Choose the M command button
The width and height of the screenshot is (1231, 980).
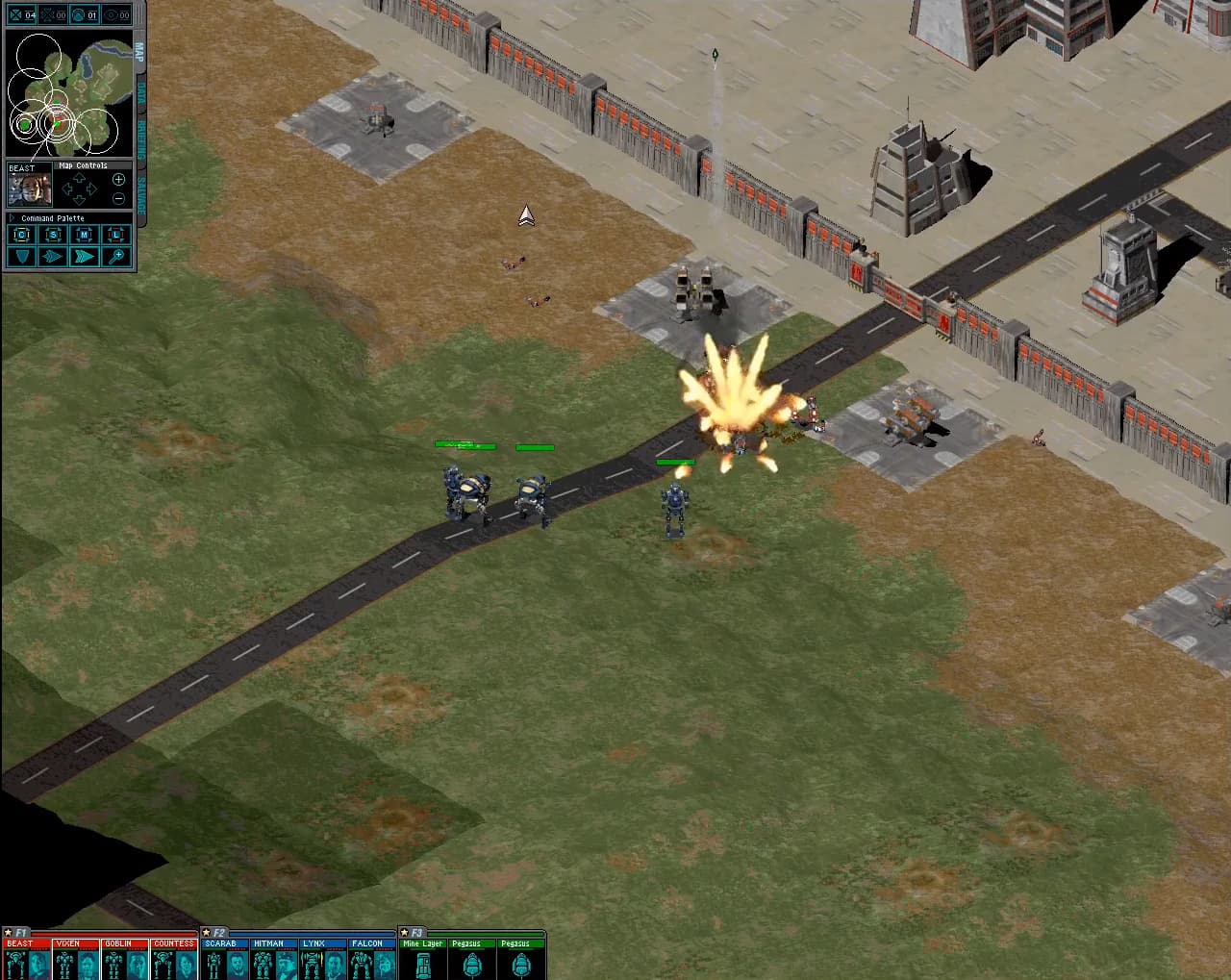[x=85, y=235]
